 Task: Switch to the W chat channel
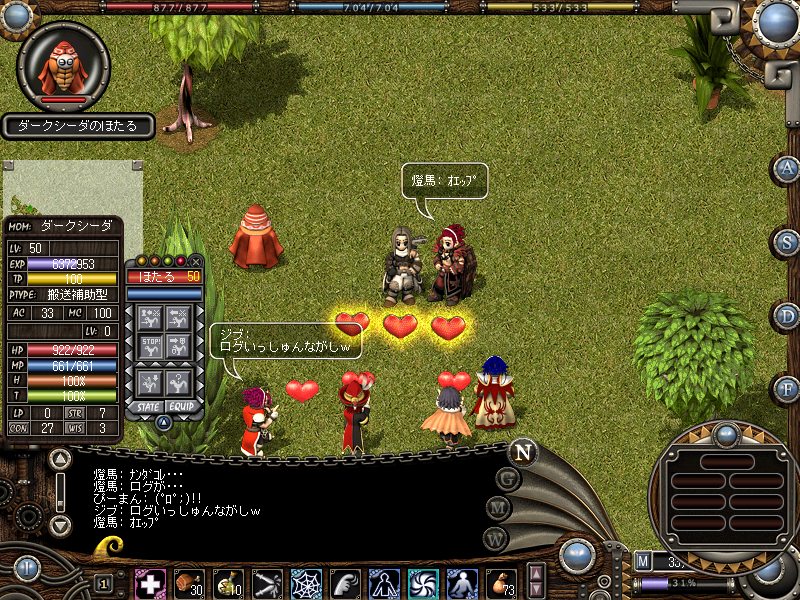[x=493, y=539]
